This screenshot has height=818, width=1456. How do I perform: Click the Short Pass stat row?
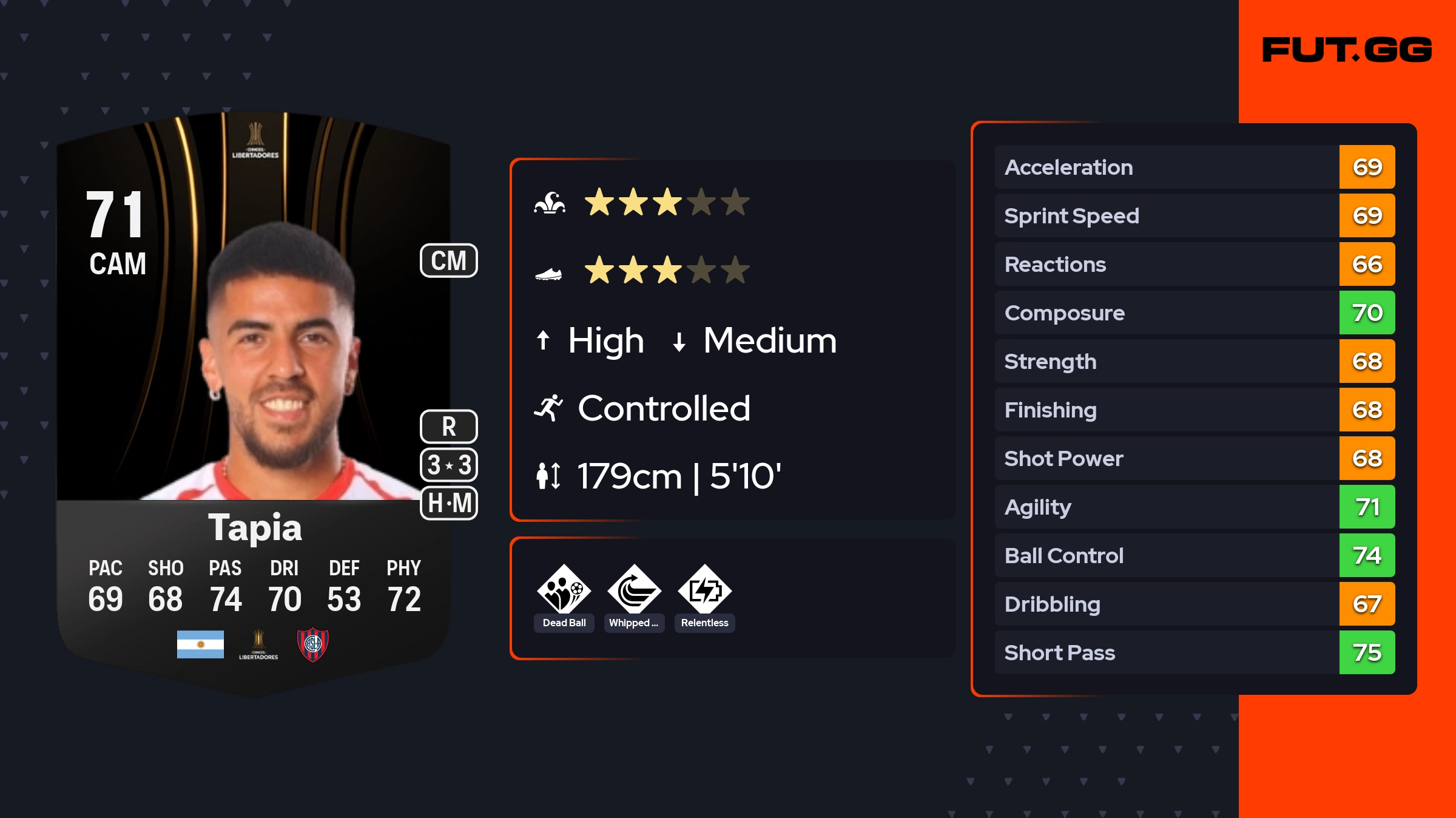[x=1194, y=652]
